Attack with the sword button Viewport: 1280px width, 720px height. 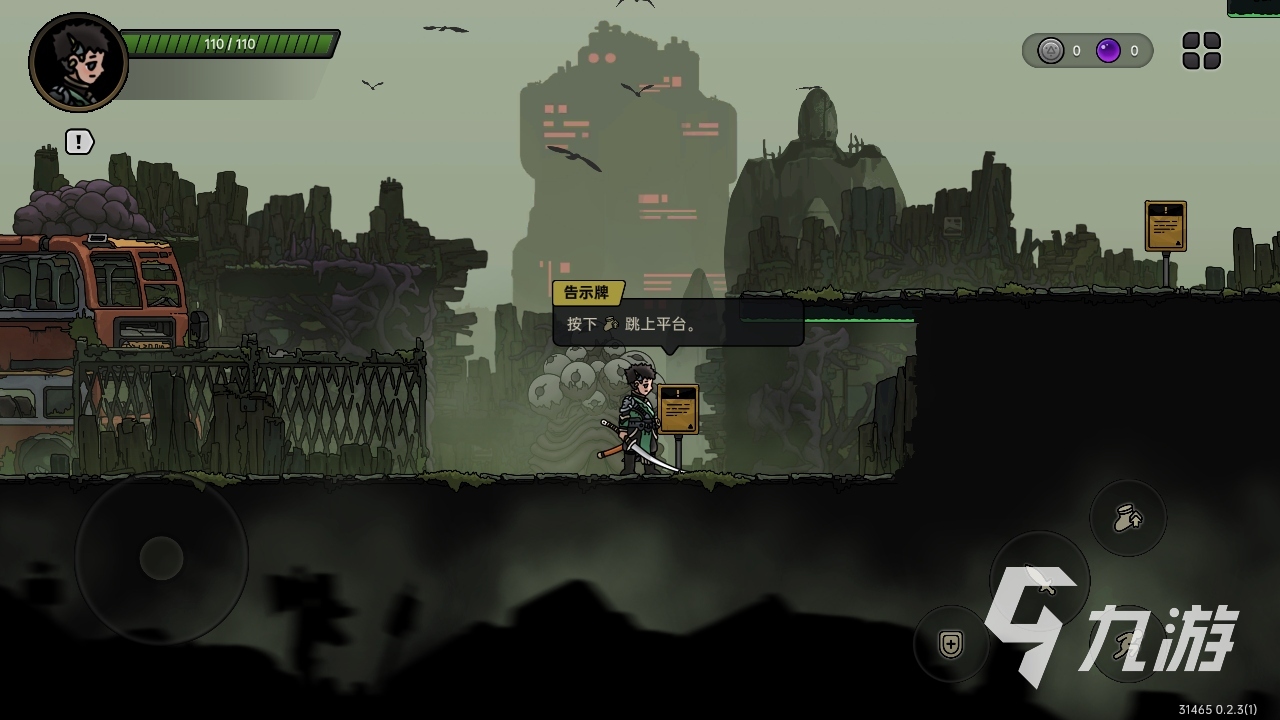click(1039, 580)
